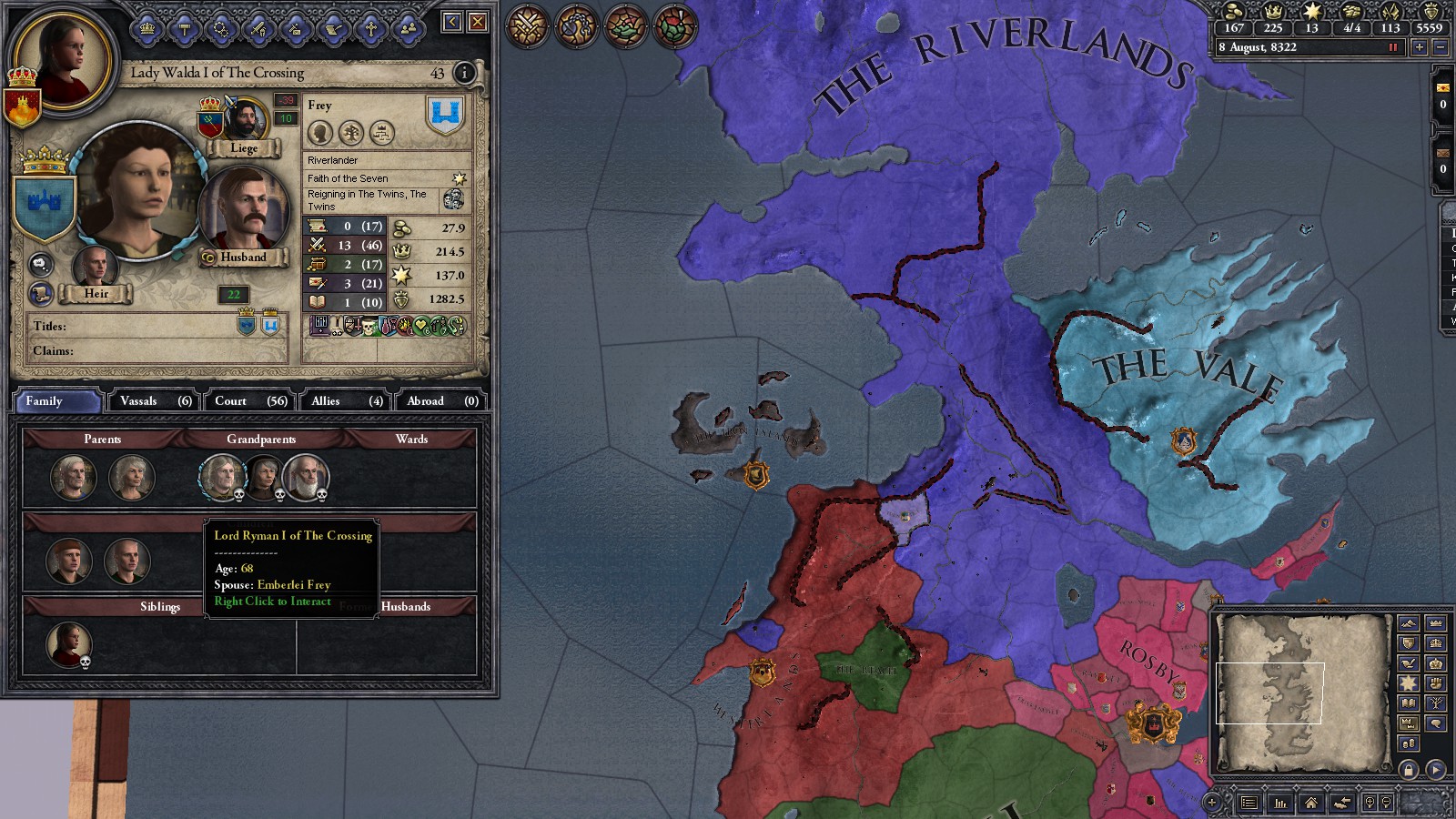Switch to the Vassals tab
This screenshot has width=1456, height=819.
(x=152, y=400)
